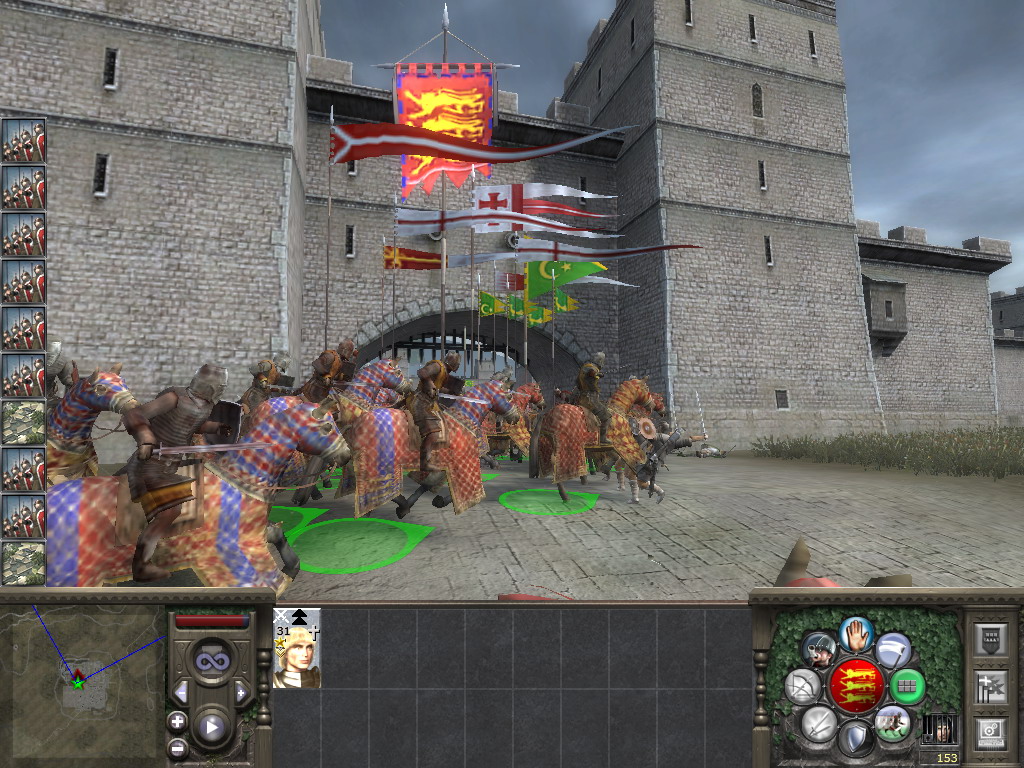Click the banners and flags panel button
Screen dimensions: 1024x768
pos(991,687)
